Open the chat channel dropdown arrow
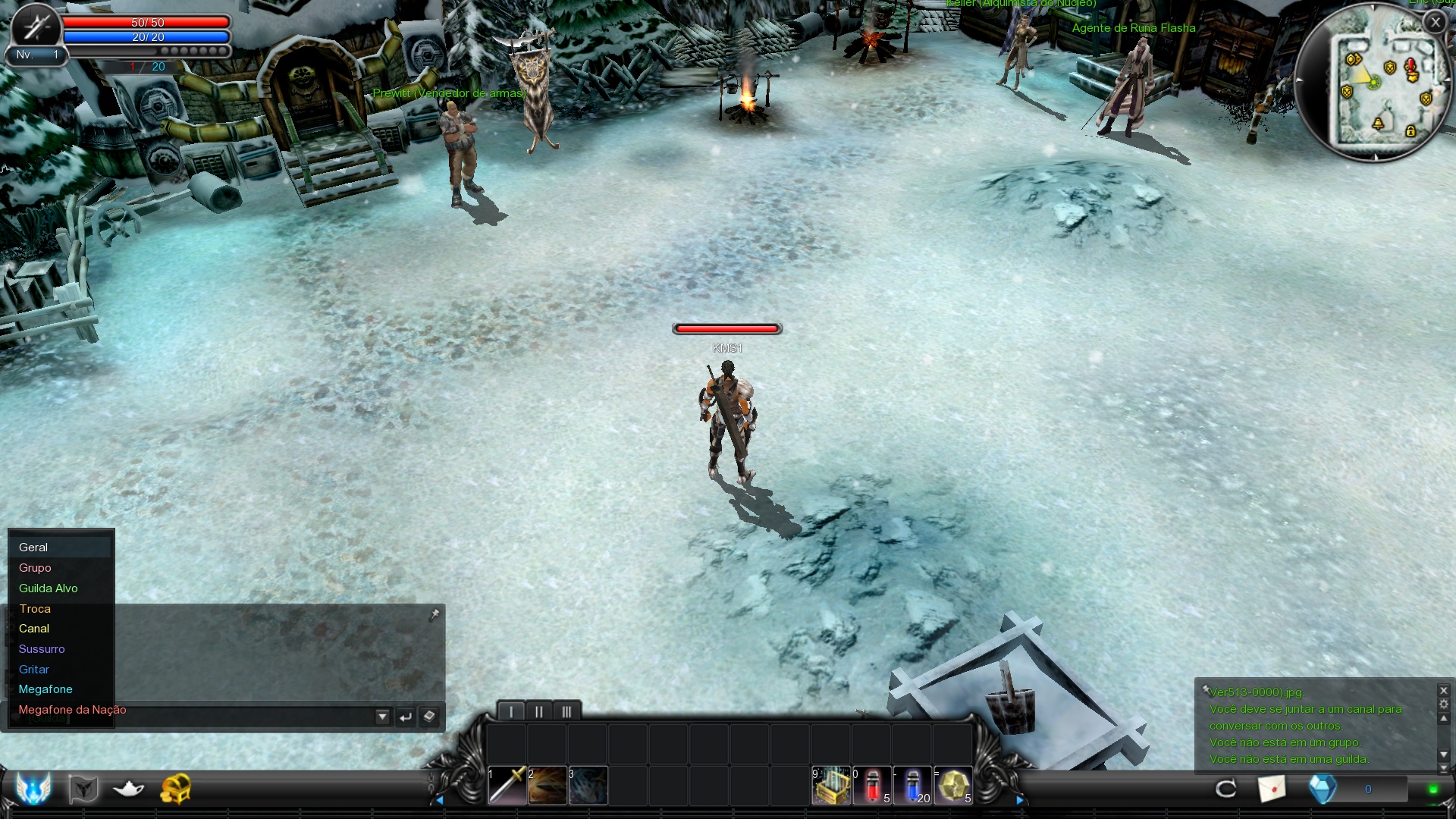The image size is (1456, 819). (382, 716)
